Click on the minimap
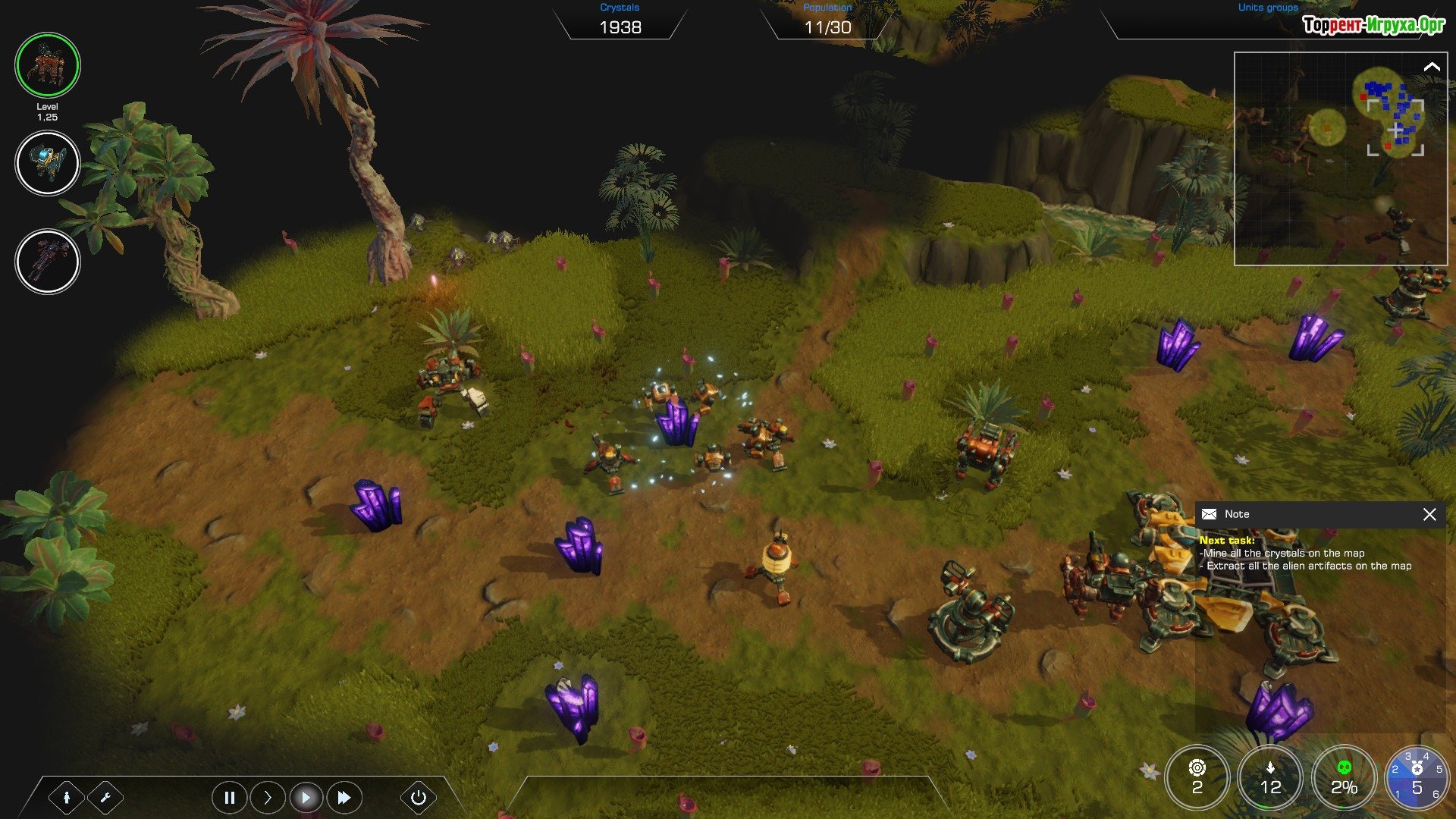Viewport: 1456px width, 819px height. point(1339,158)
